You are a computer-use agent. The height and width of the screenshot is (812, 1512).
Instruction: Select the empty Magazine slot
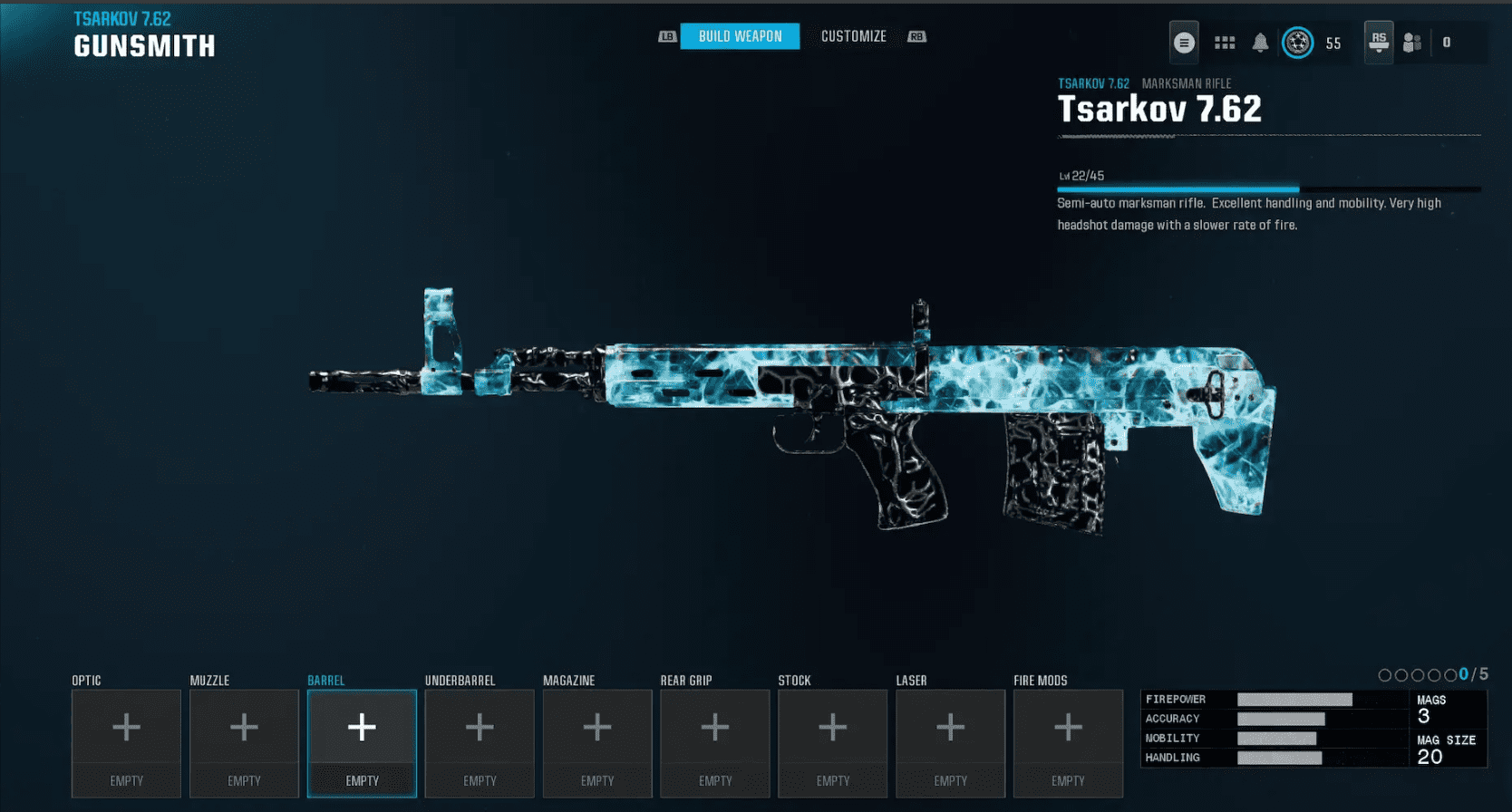pyautogui.click(x=597, y=726)
